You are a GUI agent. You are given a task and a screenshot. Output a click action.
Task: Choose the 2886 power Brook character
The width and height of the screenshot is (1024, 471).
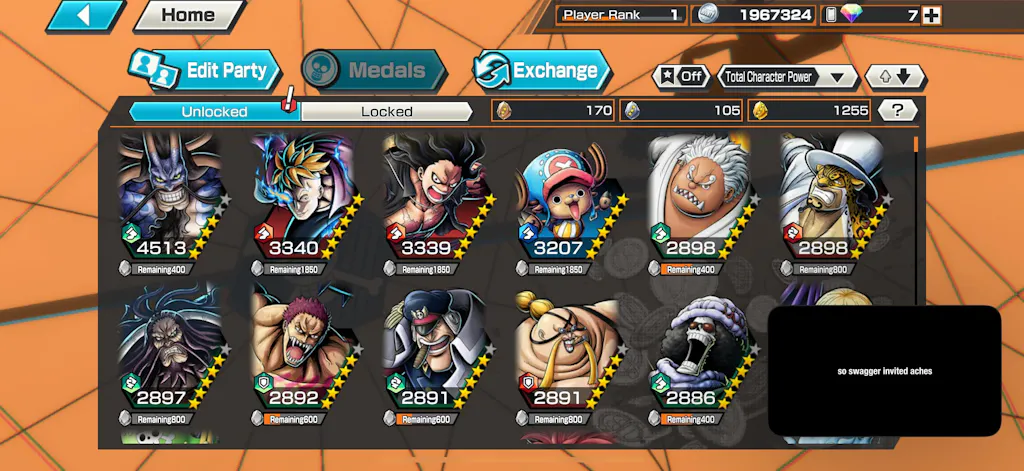click(x=700, y=350)
